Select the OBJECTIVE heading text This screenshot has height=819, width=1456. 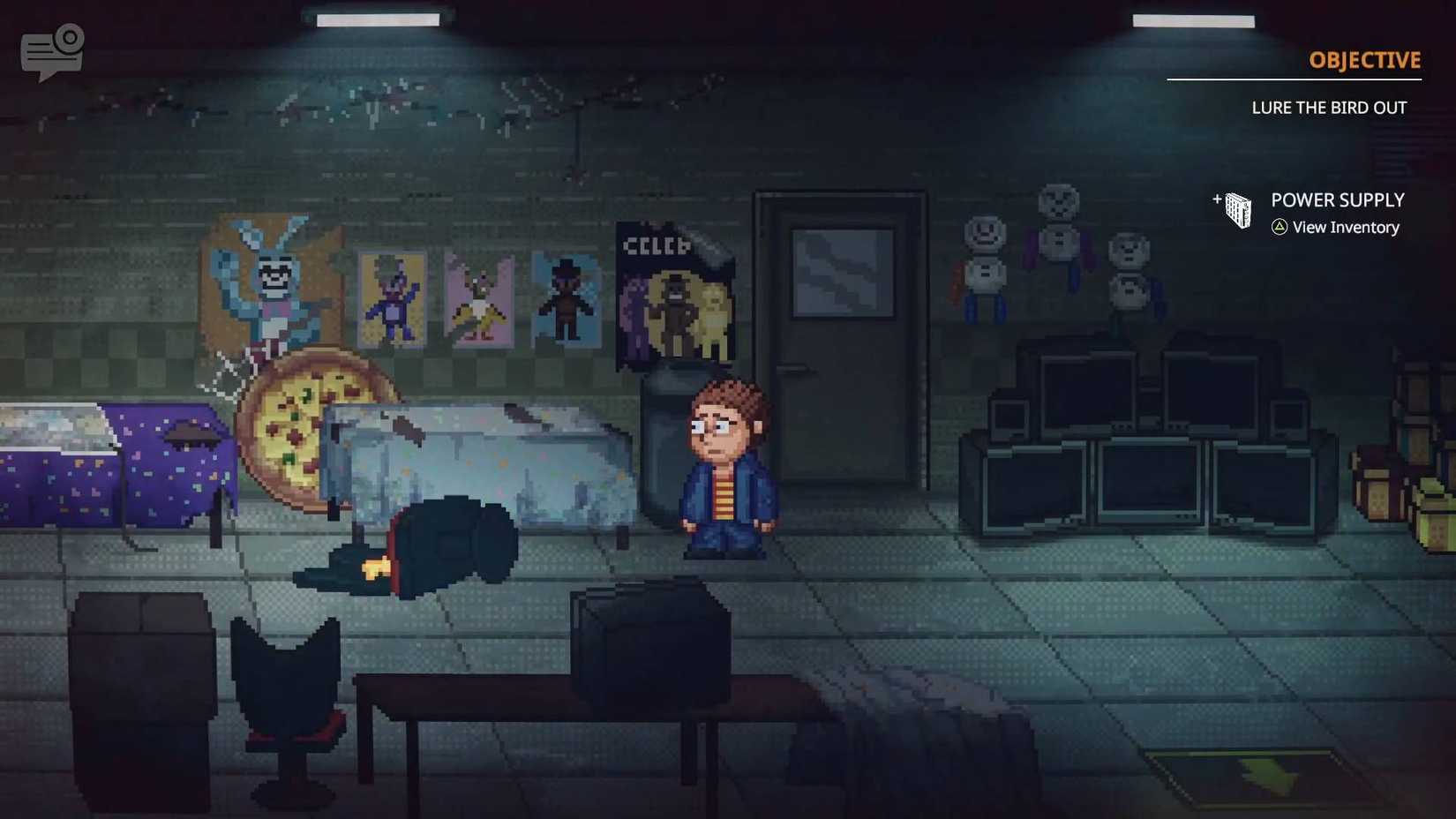1364,60
